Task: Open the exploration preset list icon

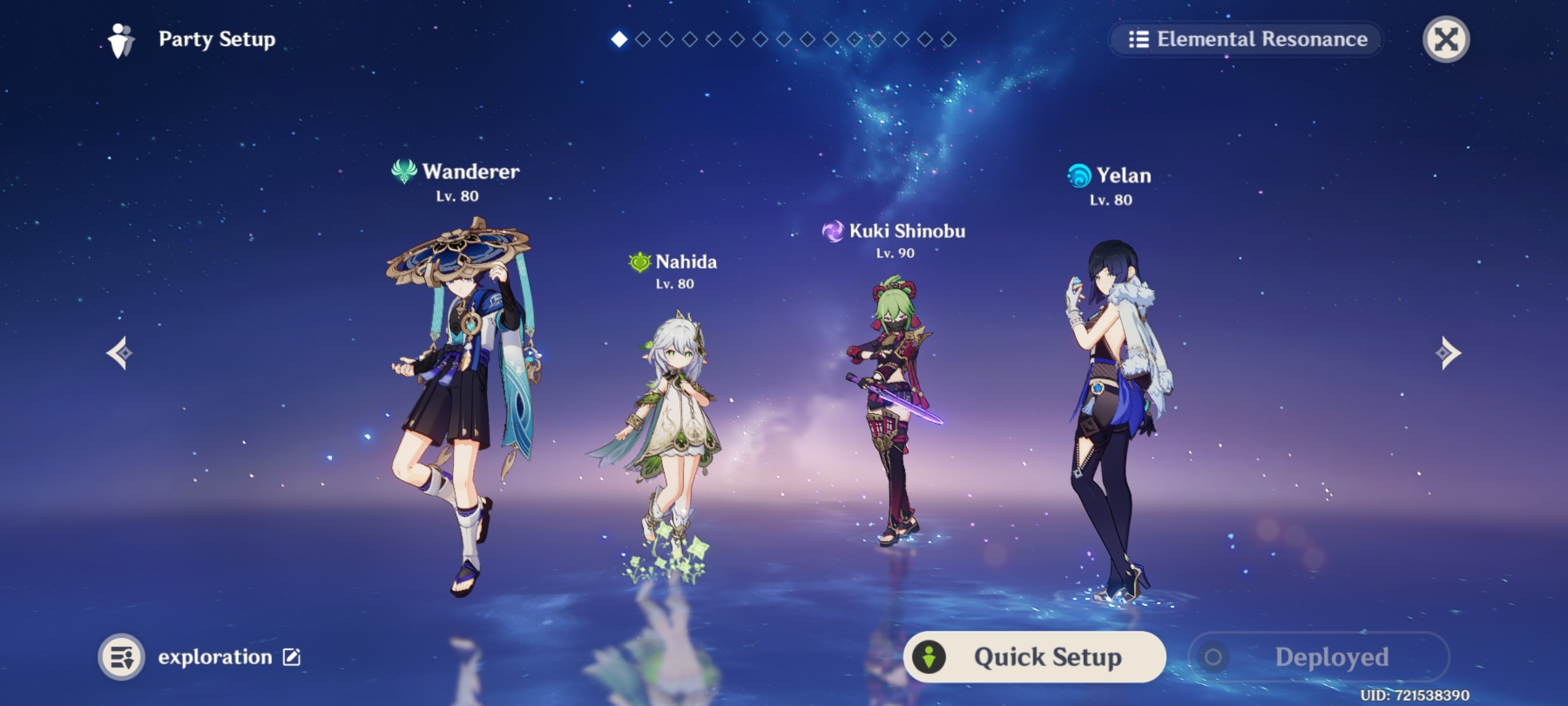Action: 124,658
